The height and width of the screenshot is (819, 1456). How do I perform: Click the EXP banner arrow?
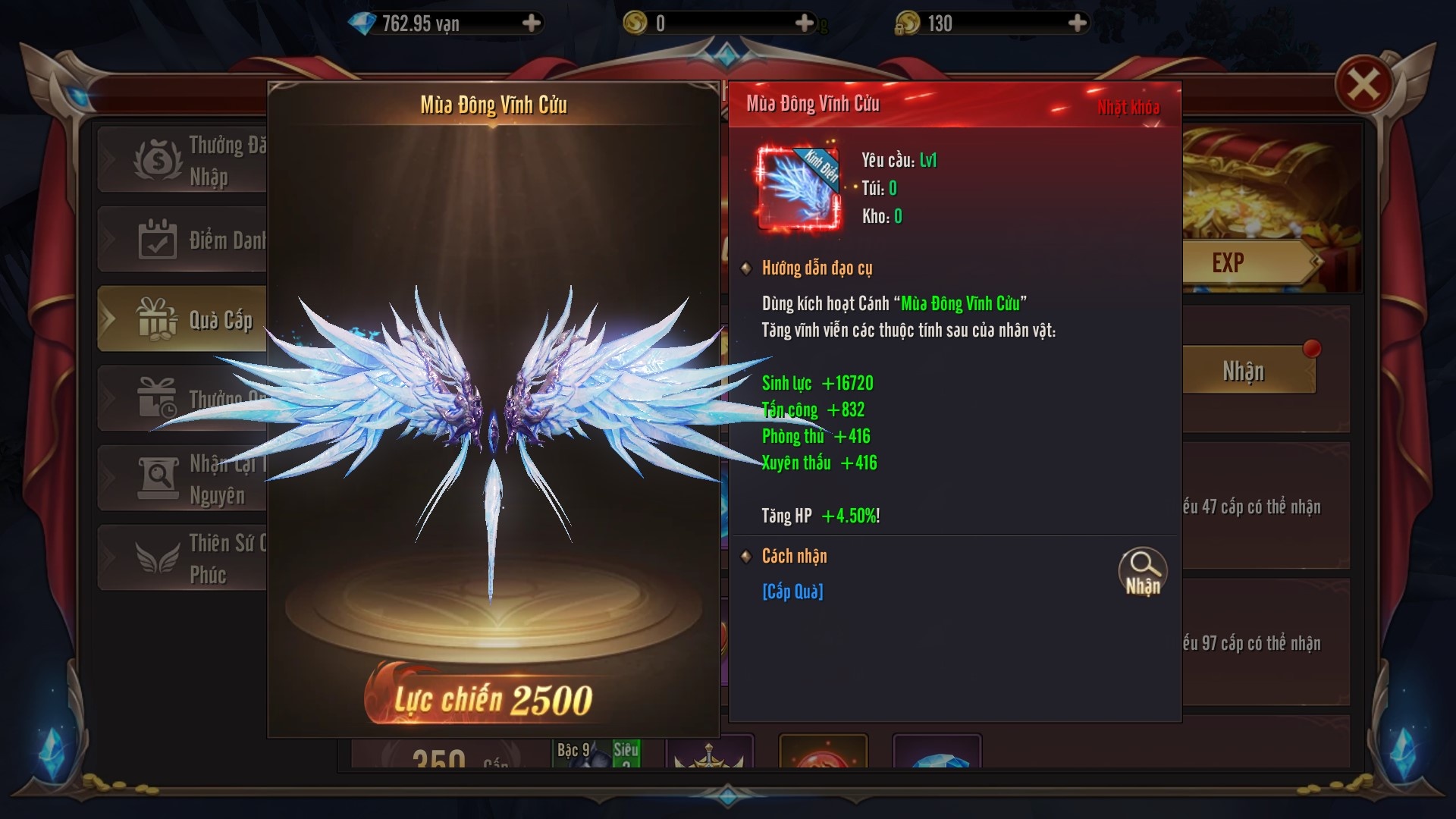(x=1316, y=262)
